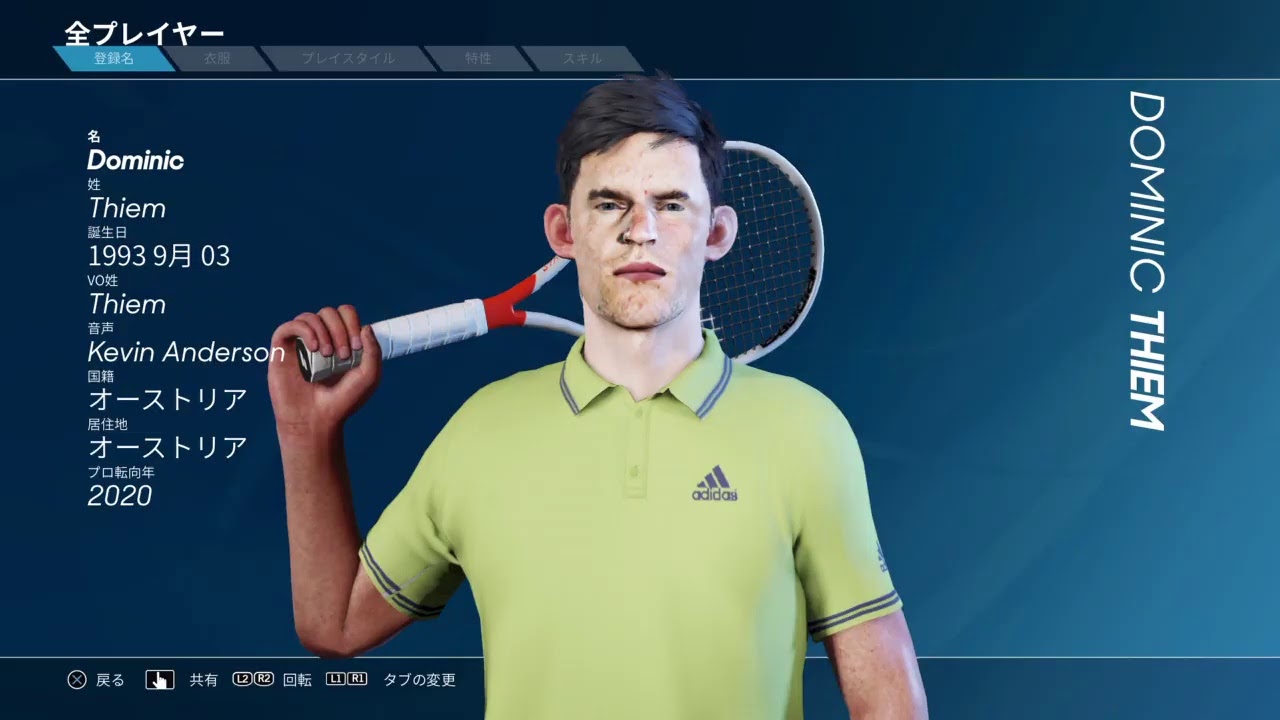The height and width of the screenshot is (720, 1280).
Task: Select the Kevin Anderson voice entry
Action: [186, 352]
